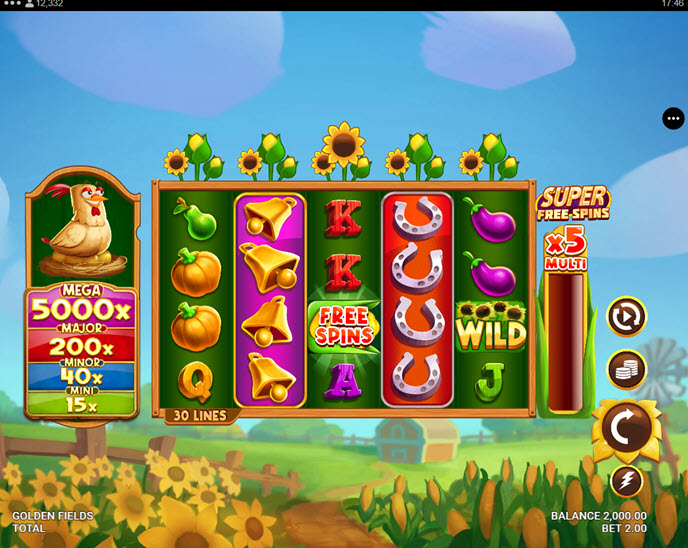Open the coin stack bet selector
688x548 pixels.
[627, 369]
